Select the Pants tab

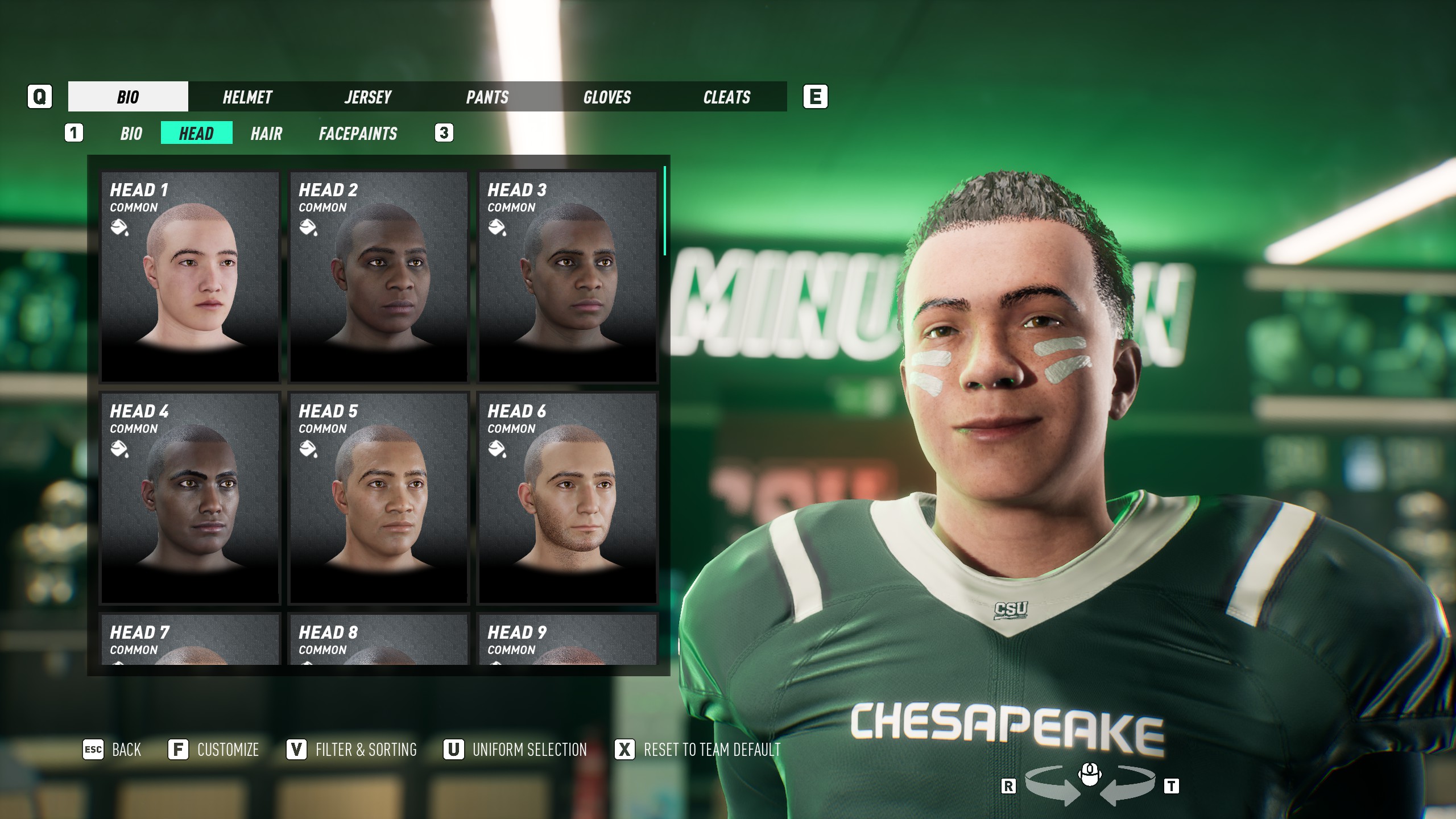487,97
